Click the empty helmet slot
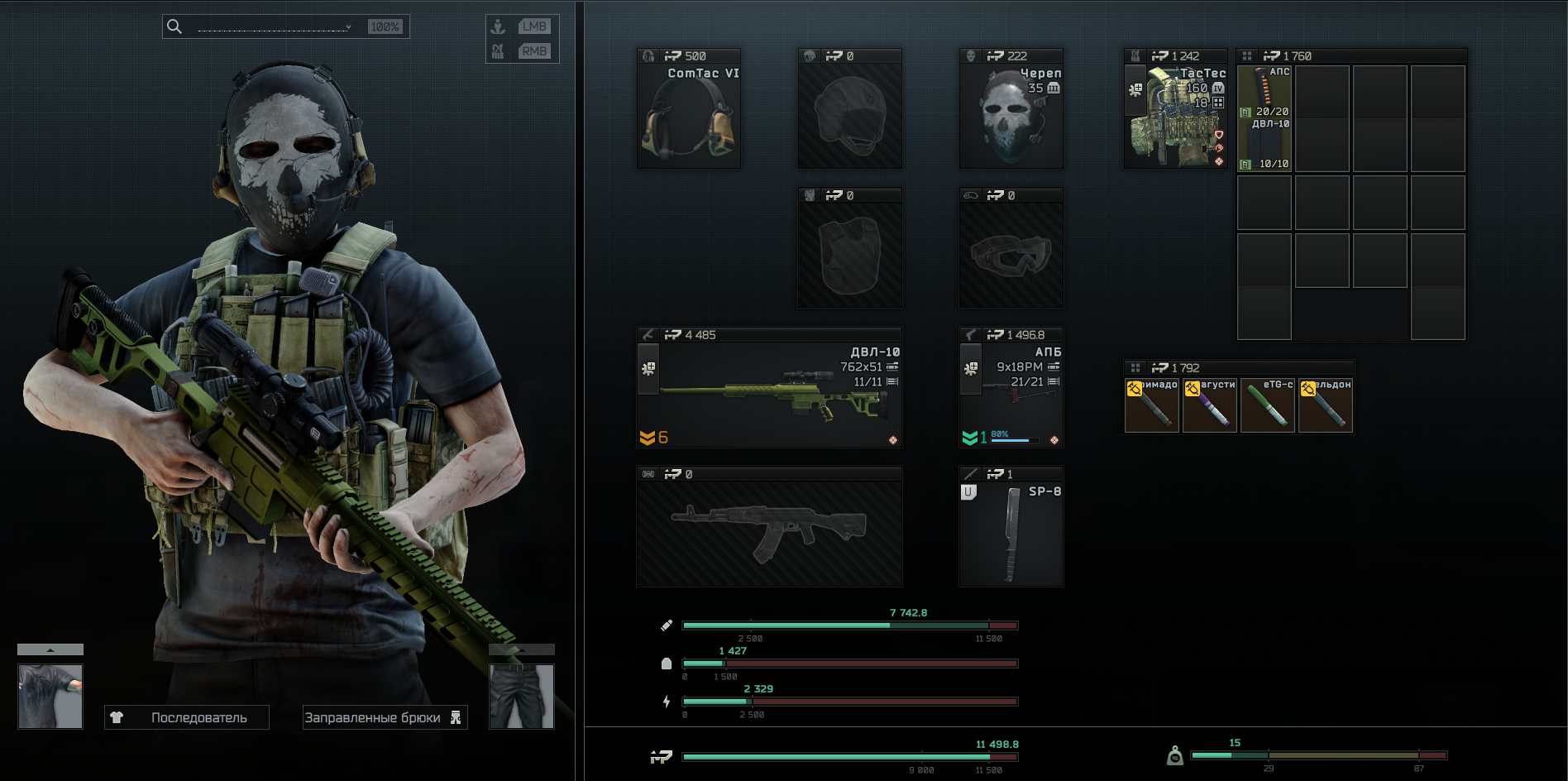Viewport: 1568px width, 781px height. pos(849,116)
